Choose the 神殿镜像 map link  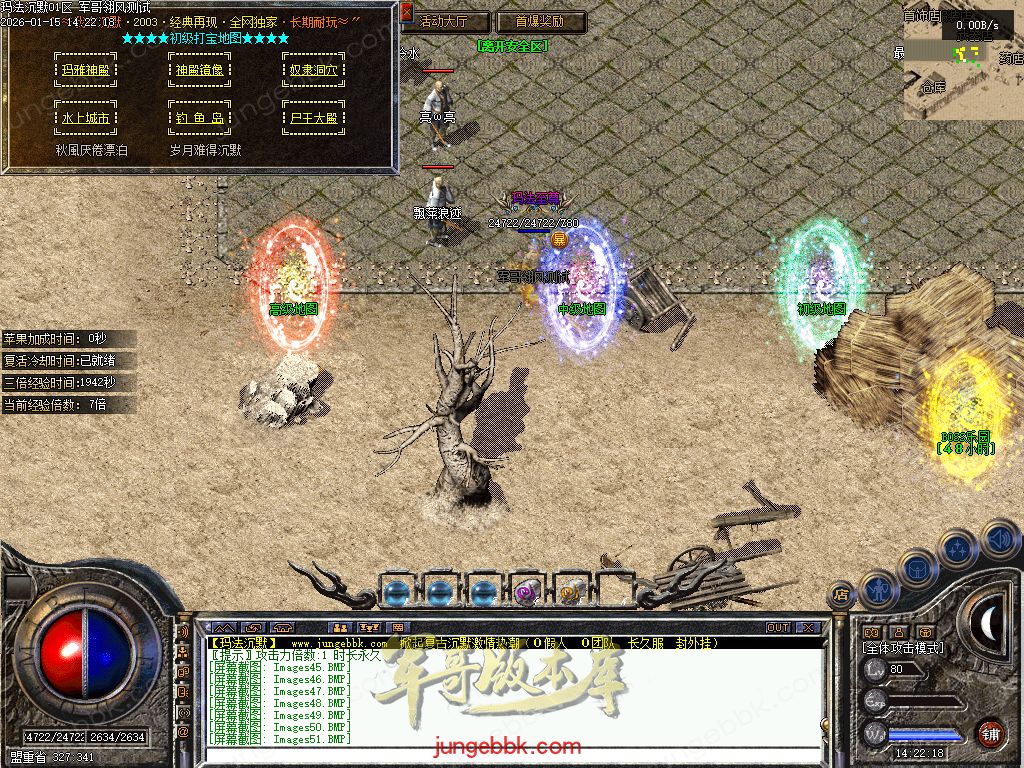tap(198, 70)
